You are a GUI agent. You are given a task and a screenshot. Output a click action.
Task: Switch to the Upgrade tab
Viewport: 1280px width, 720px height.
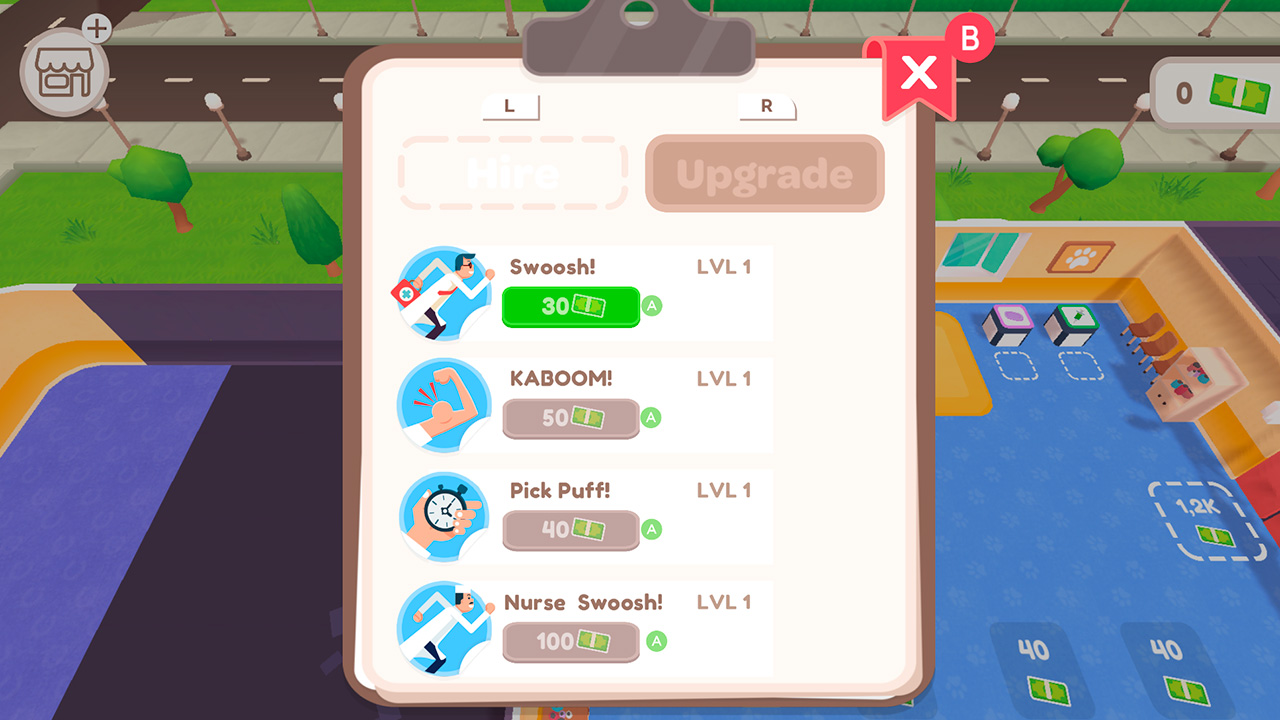coord(764,173)
